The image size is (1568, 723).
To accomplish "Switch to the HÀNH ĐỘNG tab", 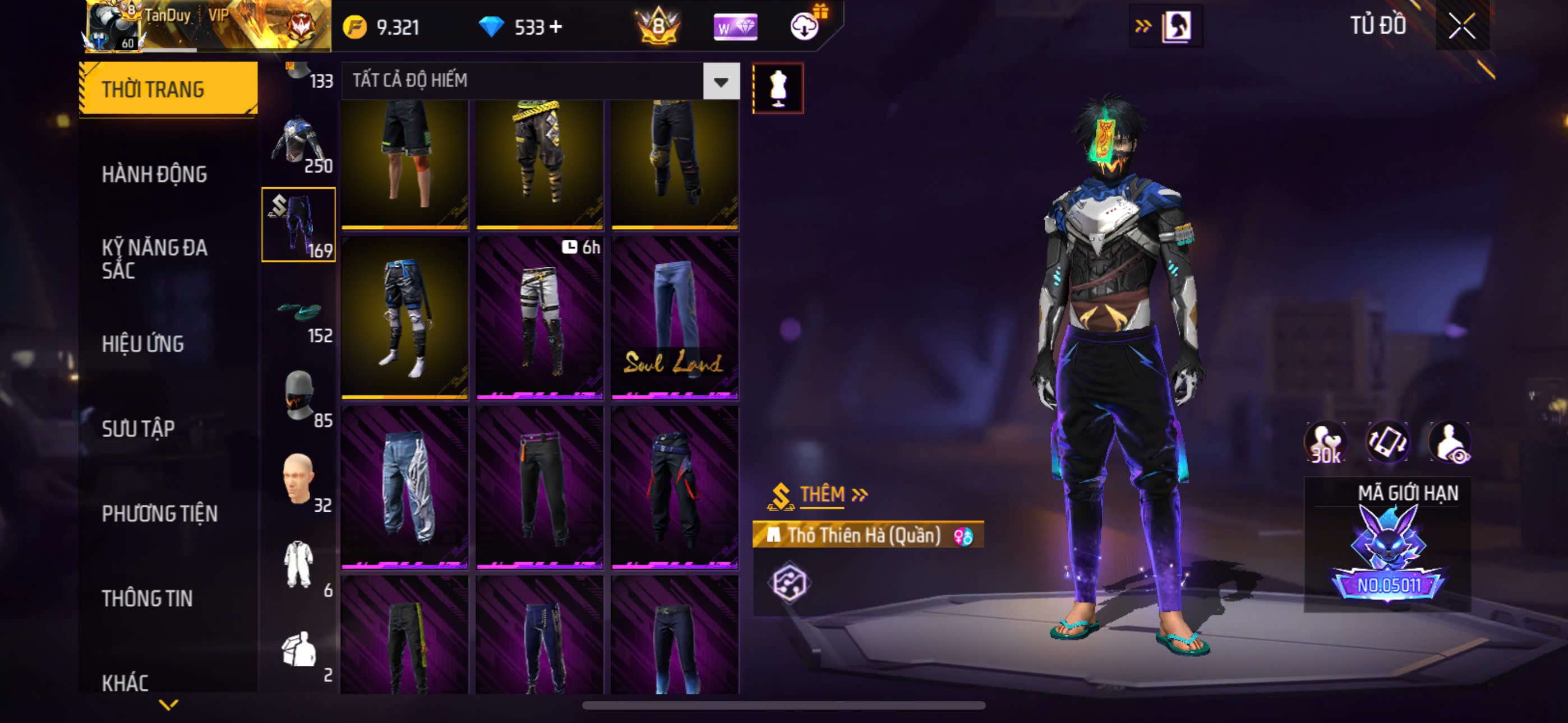I will pyautogui.click(x=155, y=175).
